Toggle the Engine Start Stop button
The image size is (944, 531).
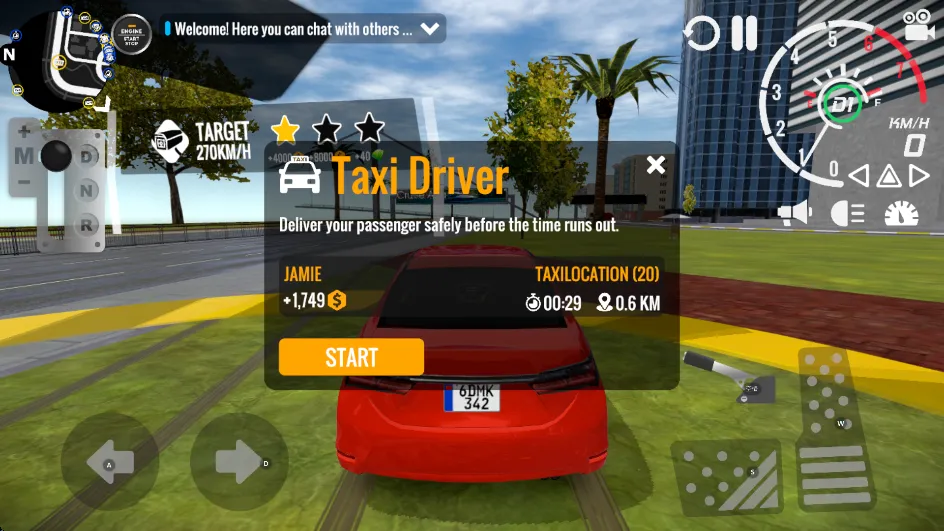(x=131, y=33)
